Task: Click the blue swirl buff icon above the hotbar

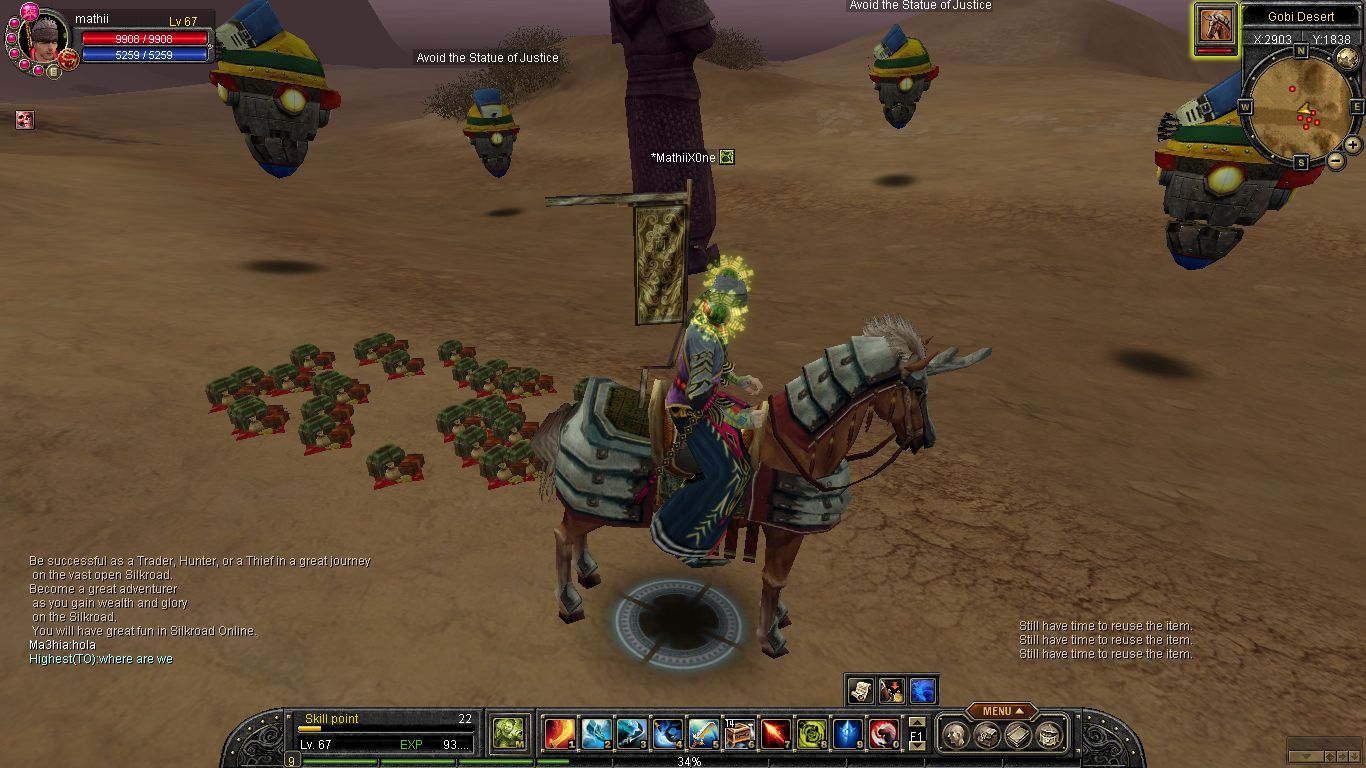Action: click(x=923, y=690)
